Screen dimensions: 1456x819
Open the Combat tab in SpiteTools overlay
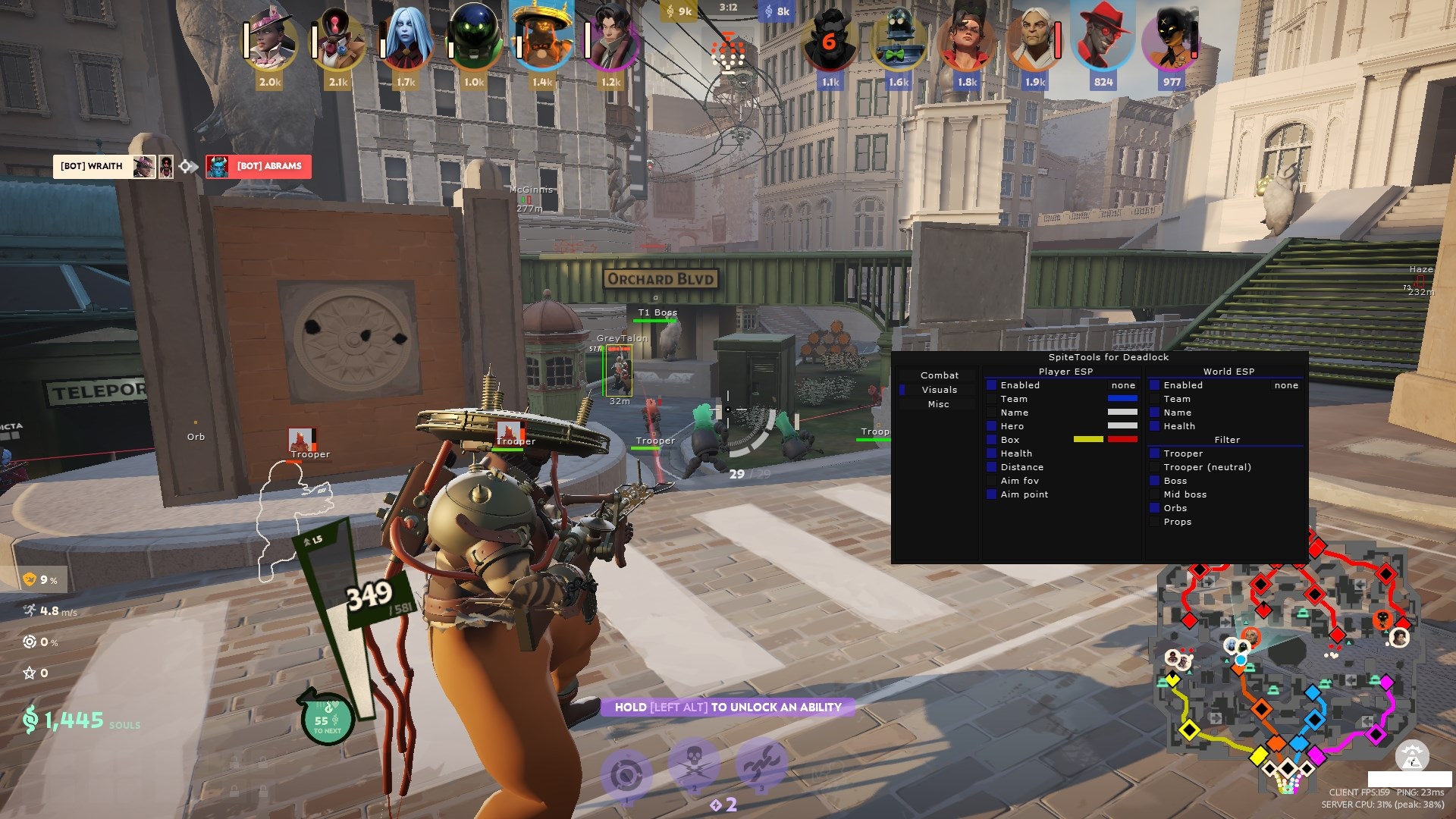pyautogui.click(x=939, y=375)
